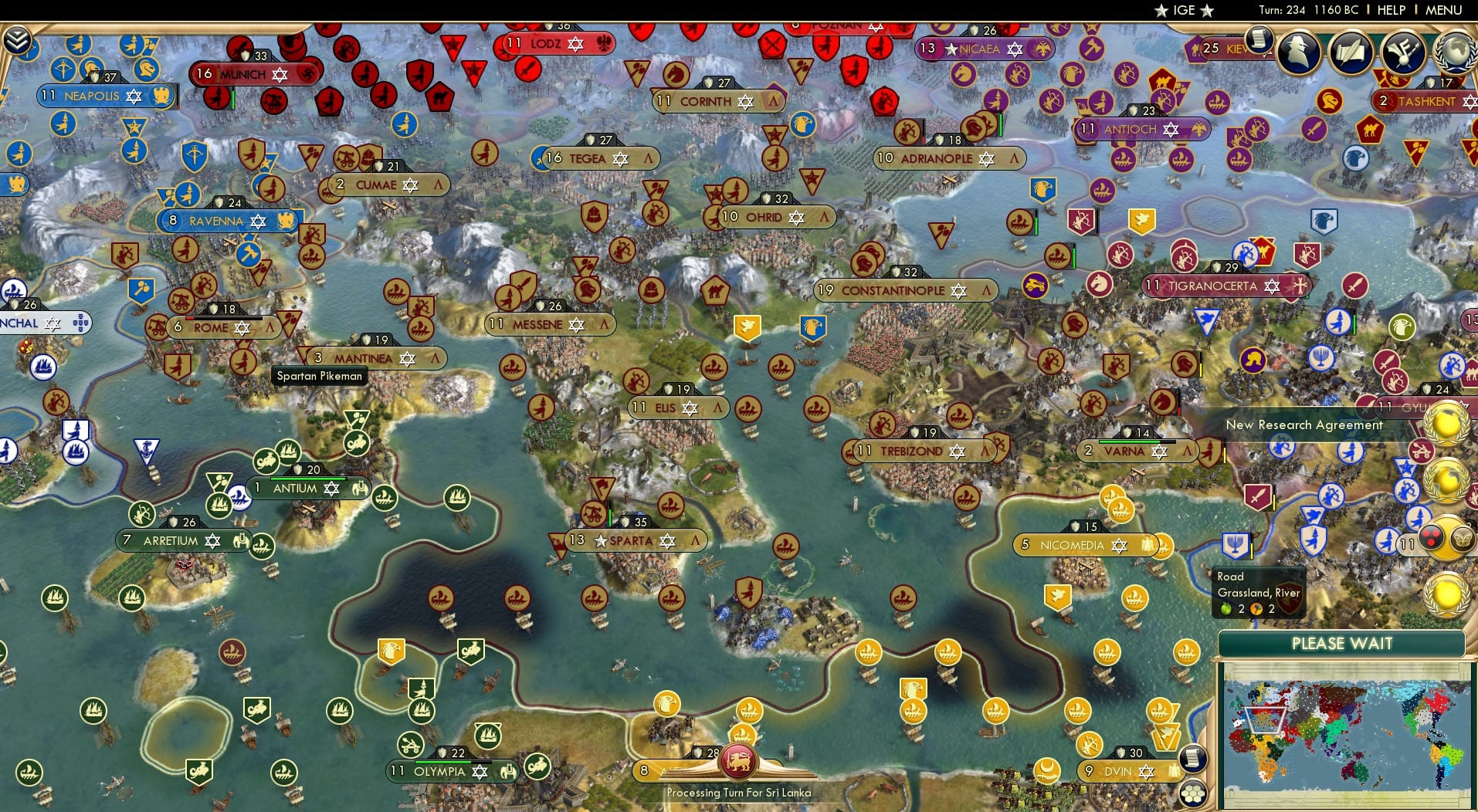
Task: Click the notifications scroll icon near Kiev
Action: pos(1260,40)
